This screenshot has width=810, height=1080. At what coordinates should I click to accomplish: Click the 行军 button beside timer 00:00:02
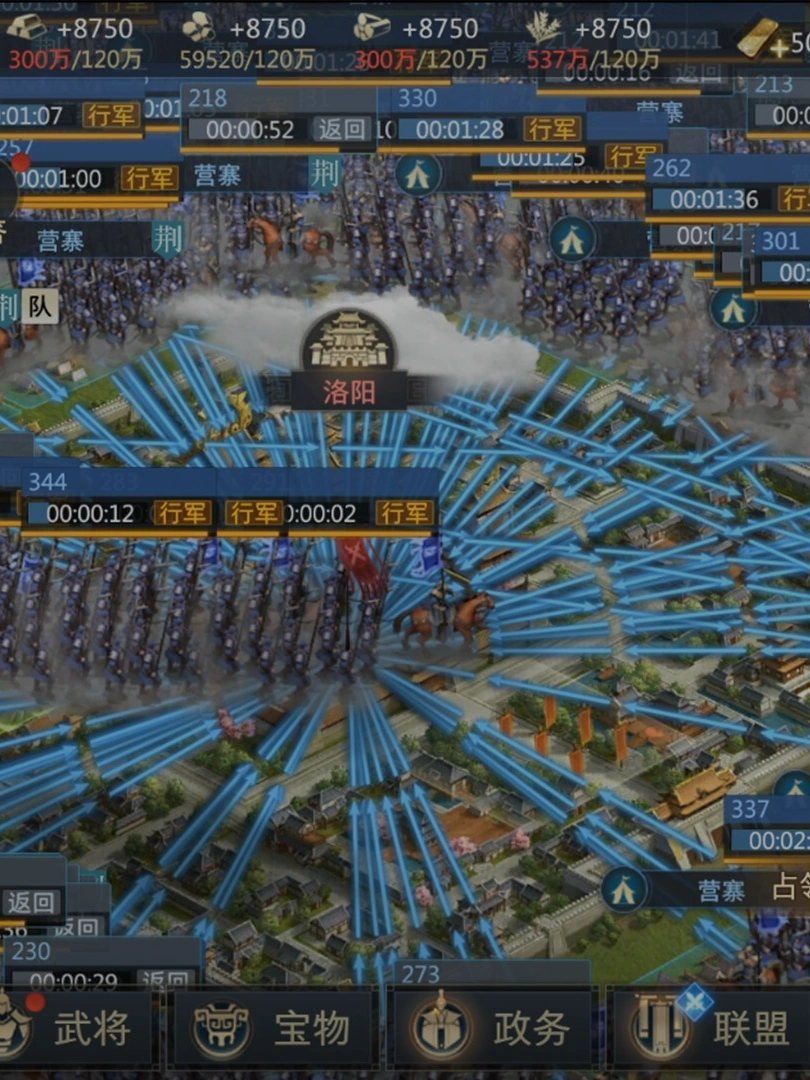pyautogui.click(x=404, y=514)
